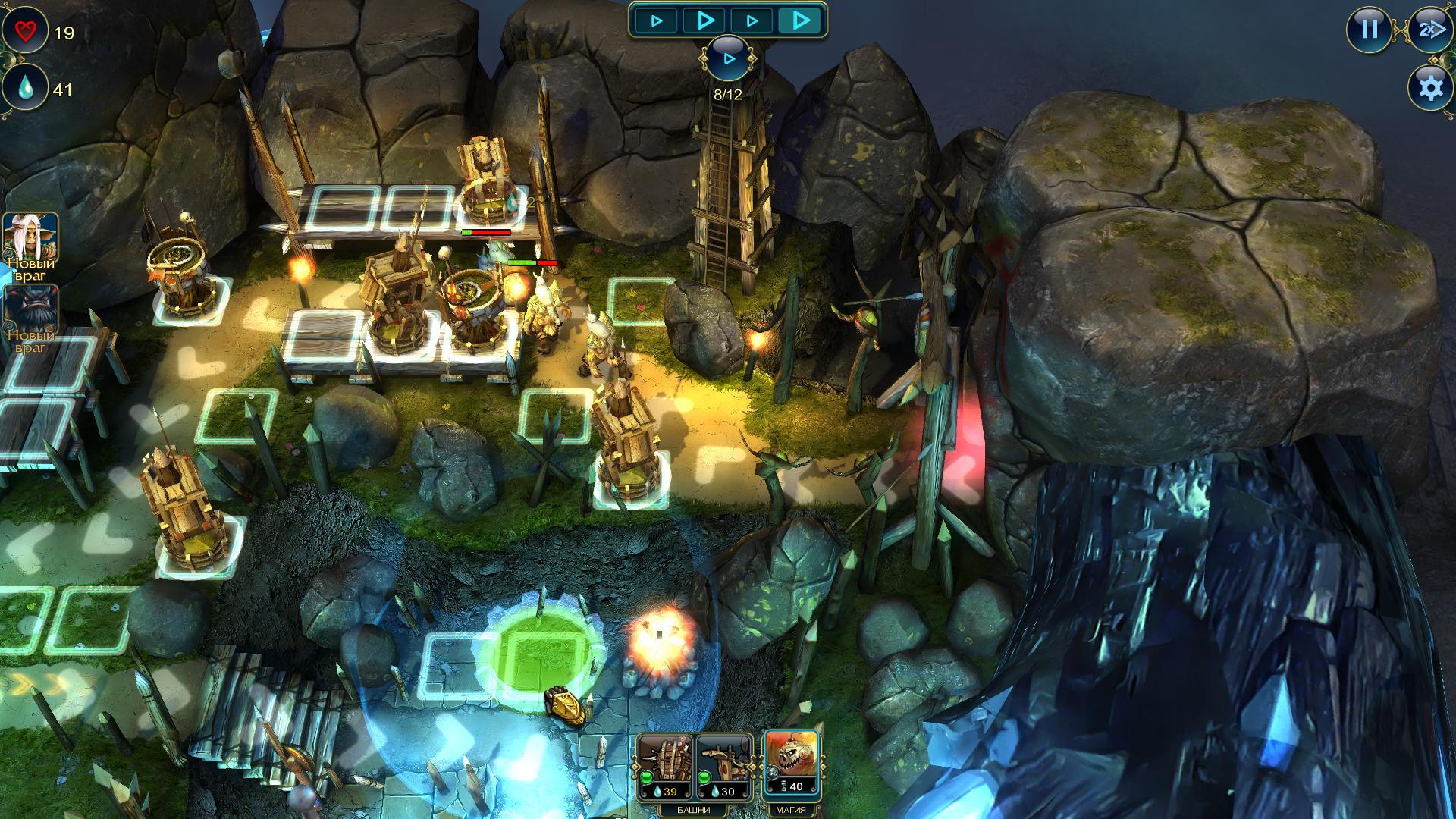Toggle 2x game speed
1456x819 pixels.
point(1430,30)
